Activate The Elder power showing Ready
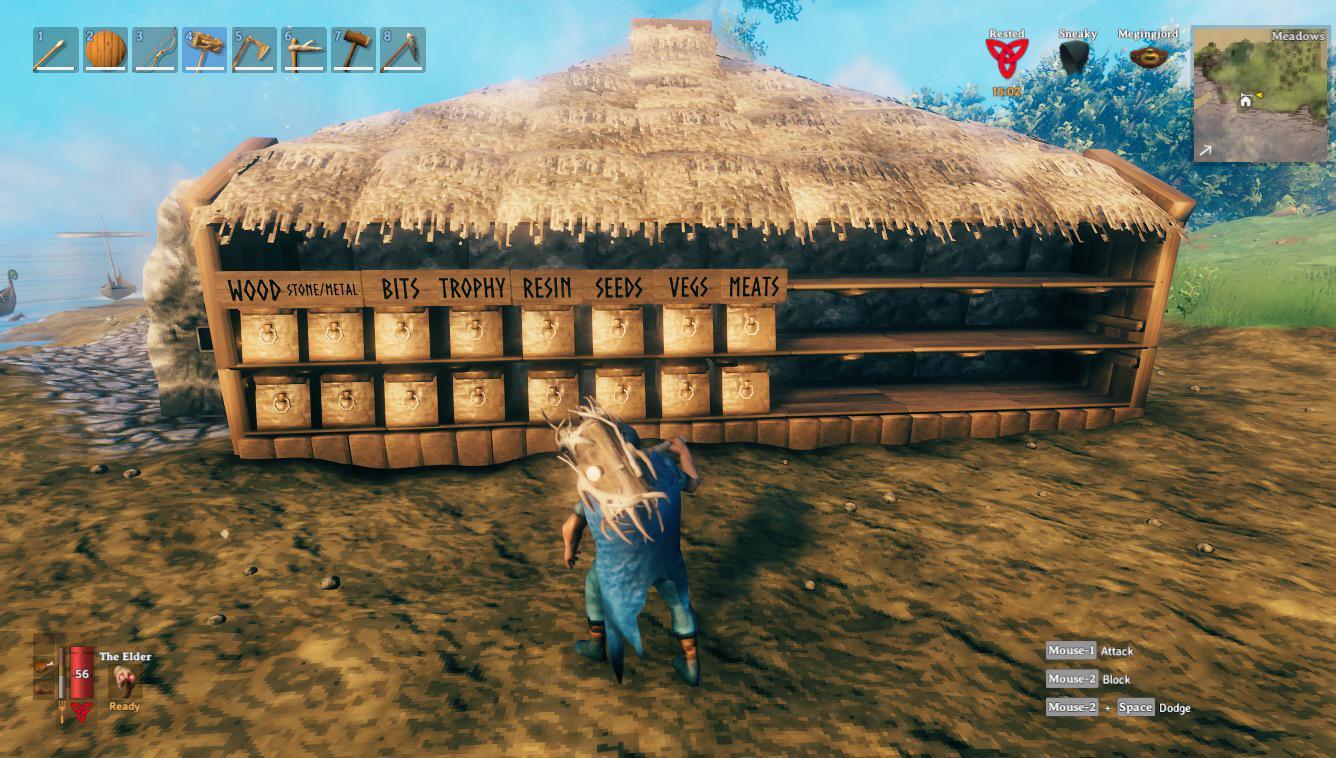The height and width of the screenshot is (758, 1336). [x=124, y=681]
